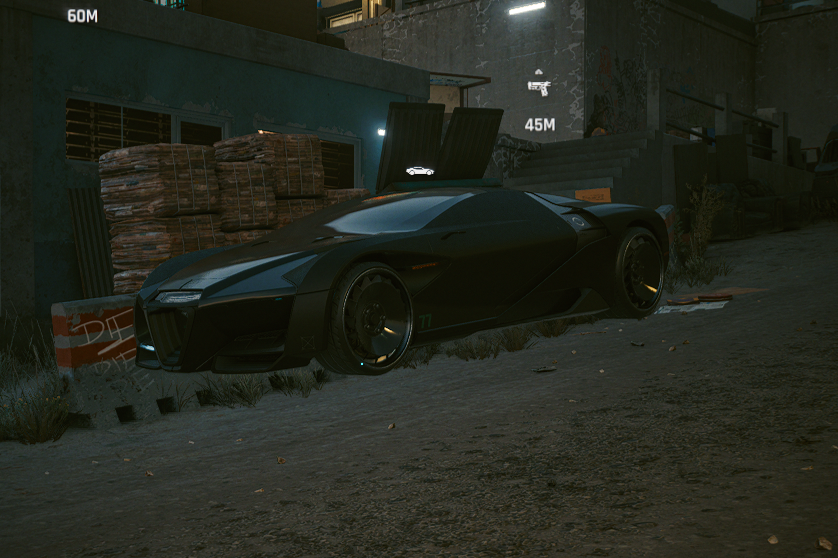The image size is (838, 558).
Task: Click the pistol waypoint marker icon
Action: (539, 88)
